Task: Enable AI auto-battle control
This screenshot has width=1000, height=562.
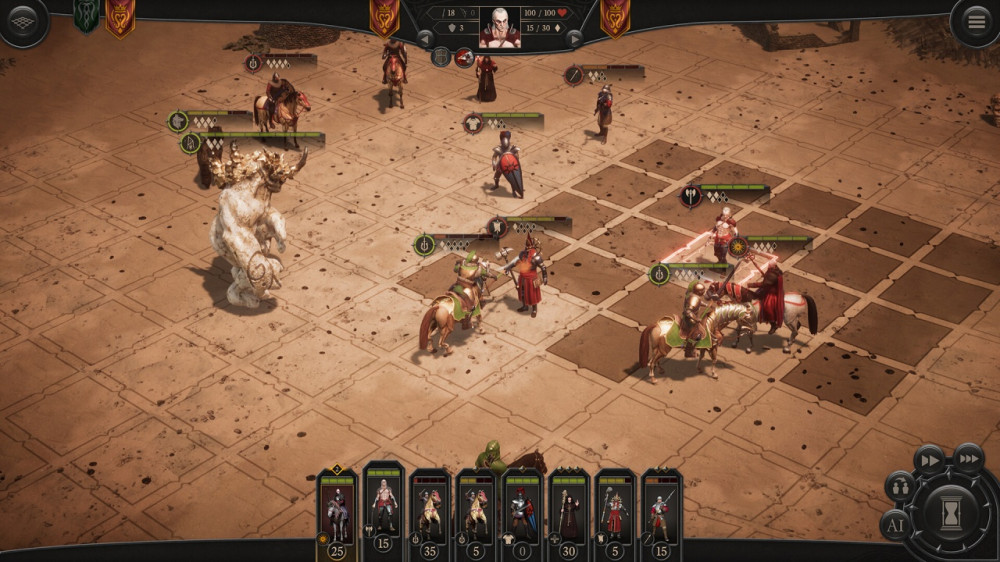Action: (895, 524)
